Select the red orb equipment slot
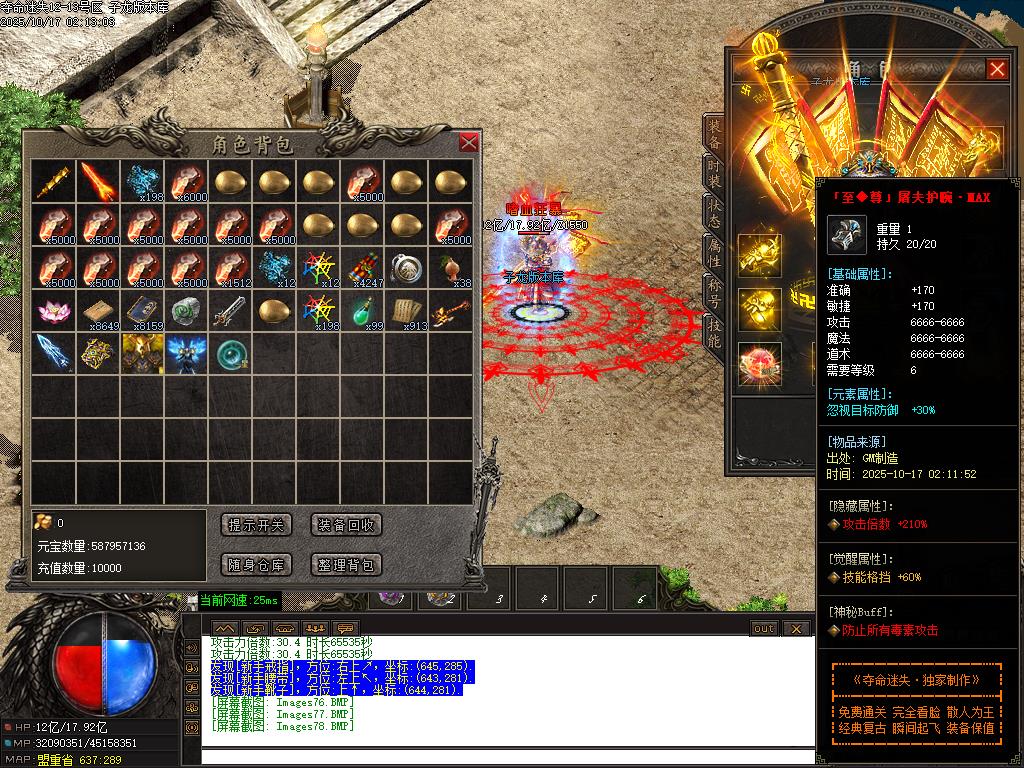The image size is (1024, 768). (759, 364)
